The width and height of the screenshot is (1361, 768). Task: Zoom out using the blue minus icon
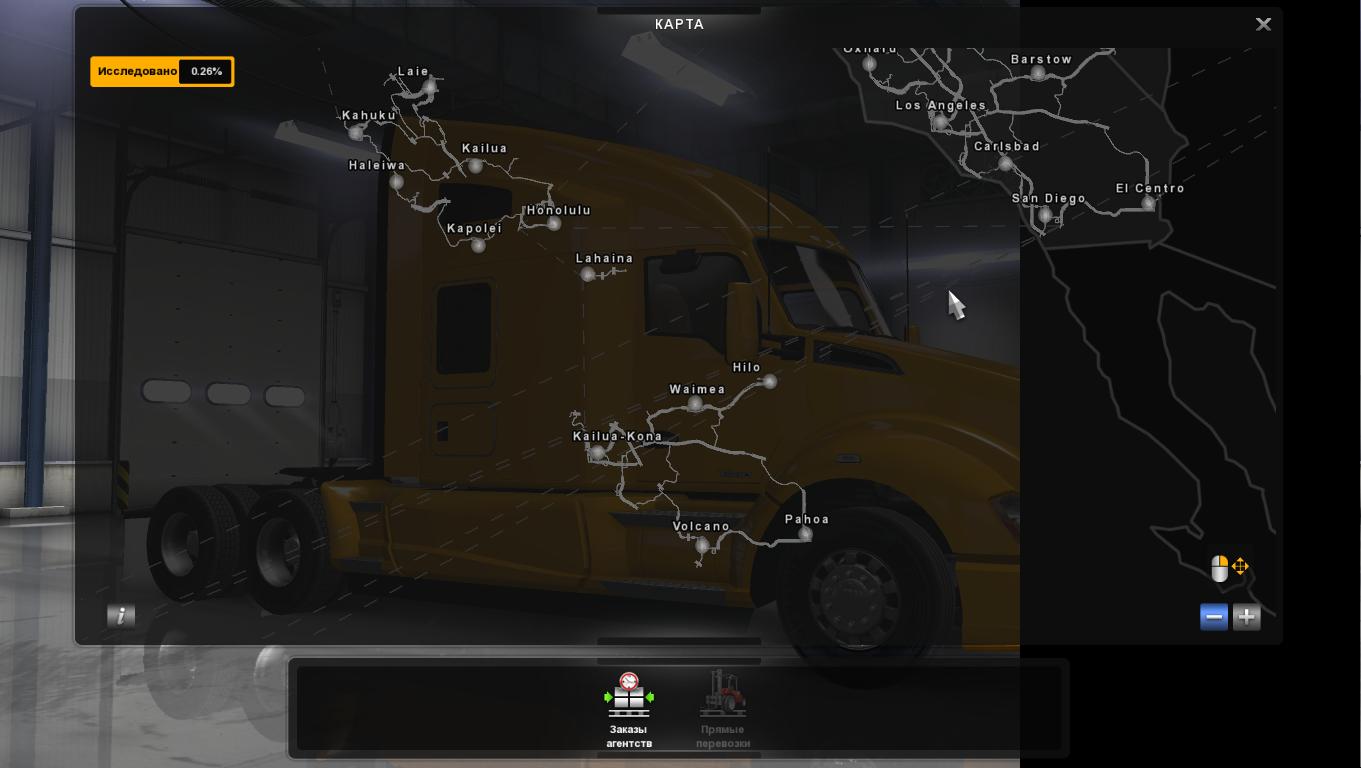[x=1213, y=617]
